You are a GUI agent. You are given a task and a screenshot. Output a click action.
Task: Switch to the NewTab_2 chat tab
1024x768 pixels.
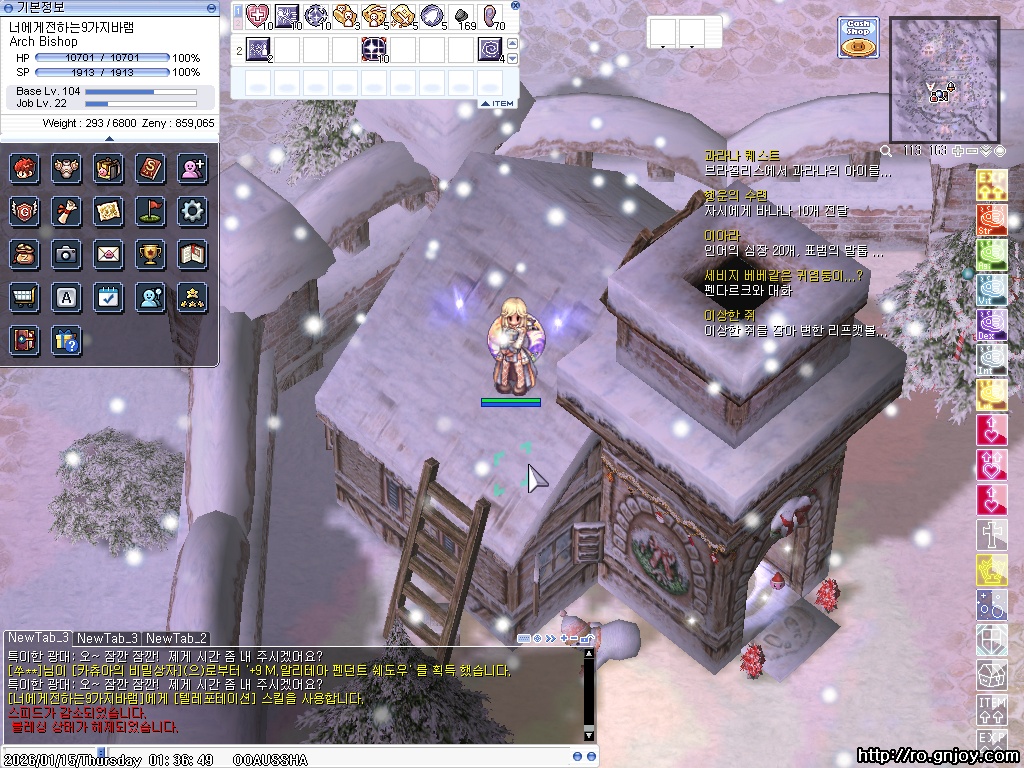[176, 638]
